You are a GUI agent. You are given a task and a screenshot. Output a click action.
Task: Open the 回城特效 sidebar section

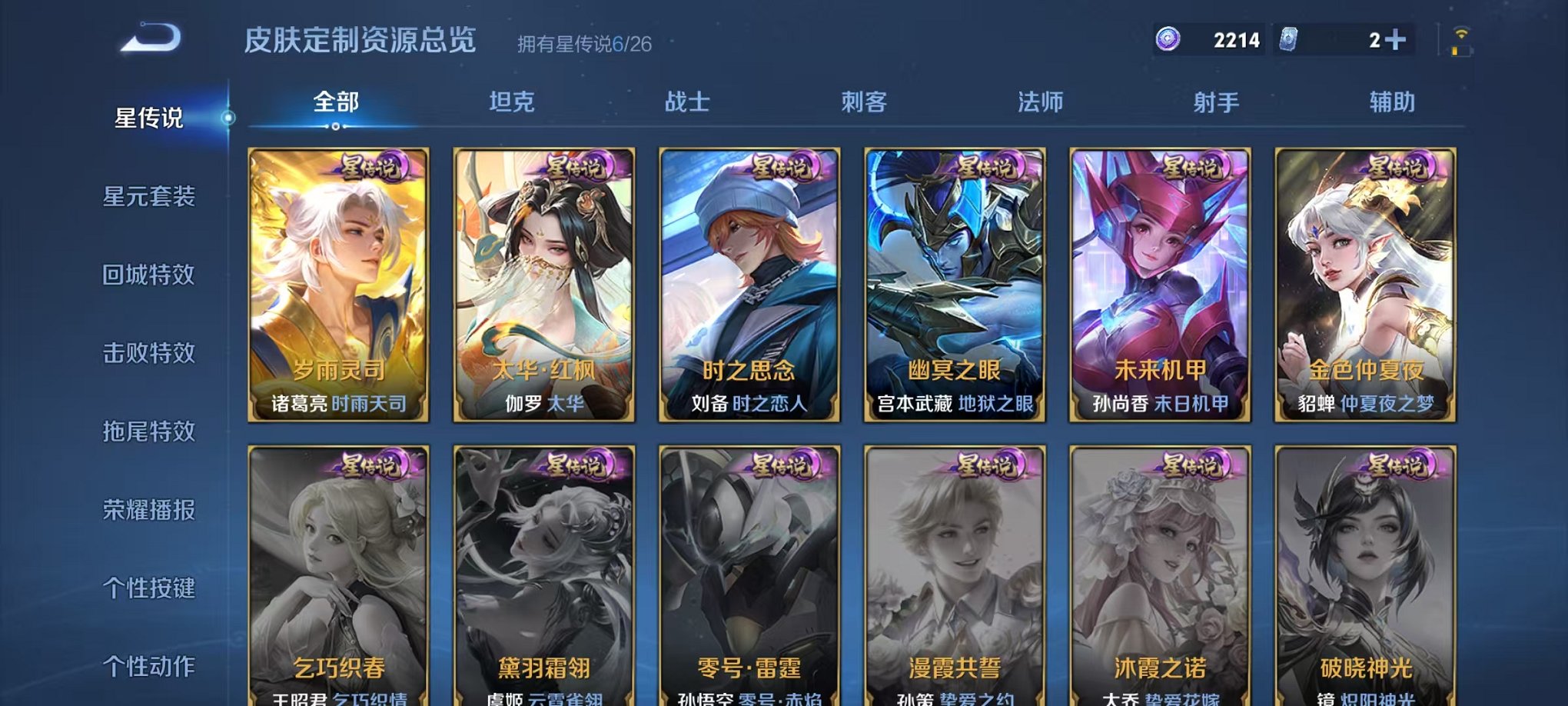149,275
